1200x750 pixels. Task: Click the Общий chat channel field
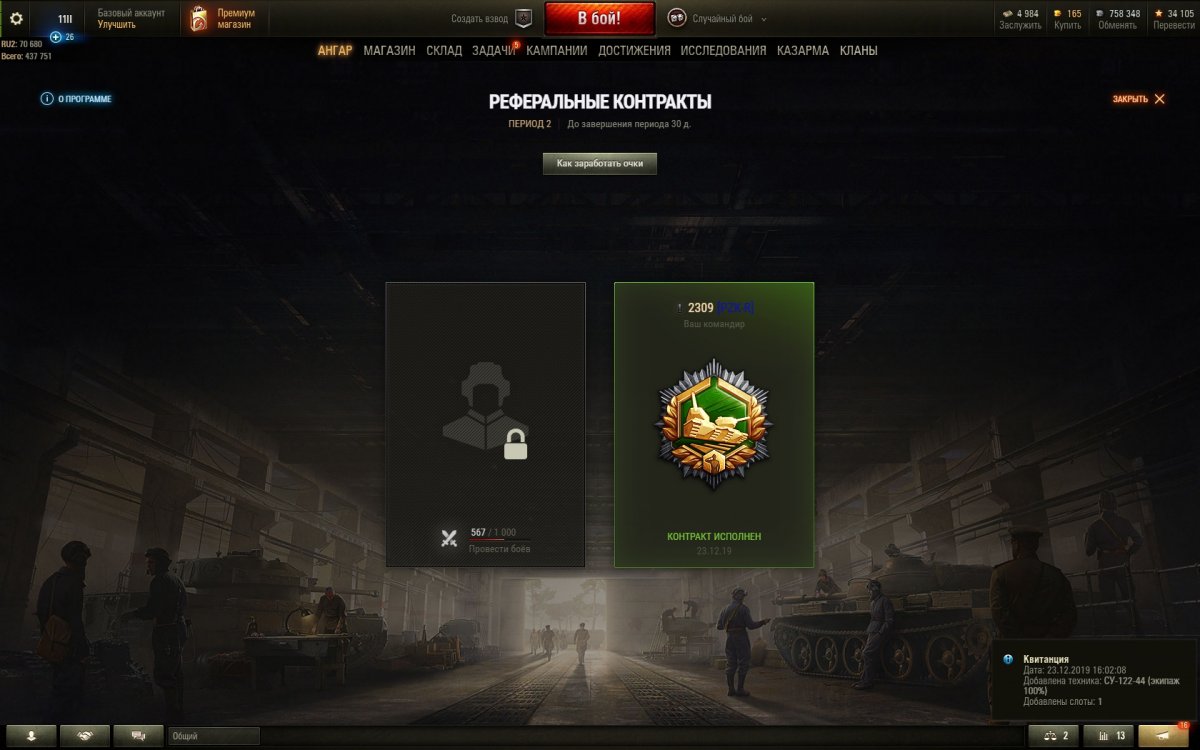tap(213, 736)
